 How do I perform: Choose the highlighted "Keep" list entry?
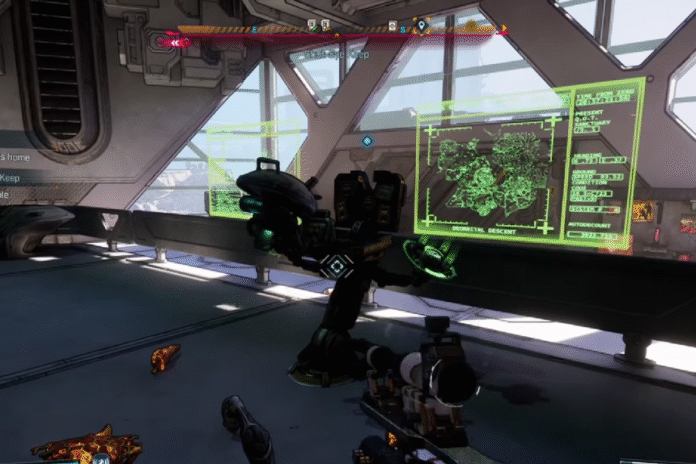tap(10, 177)
